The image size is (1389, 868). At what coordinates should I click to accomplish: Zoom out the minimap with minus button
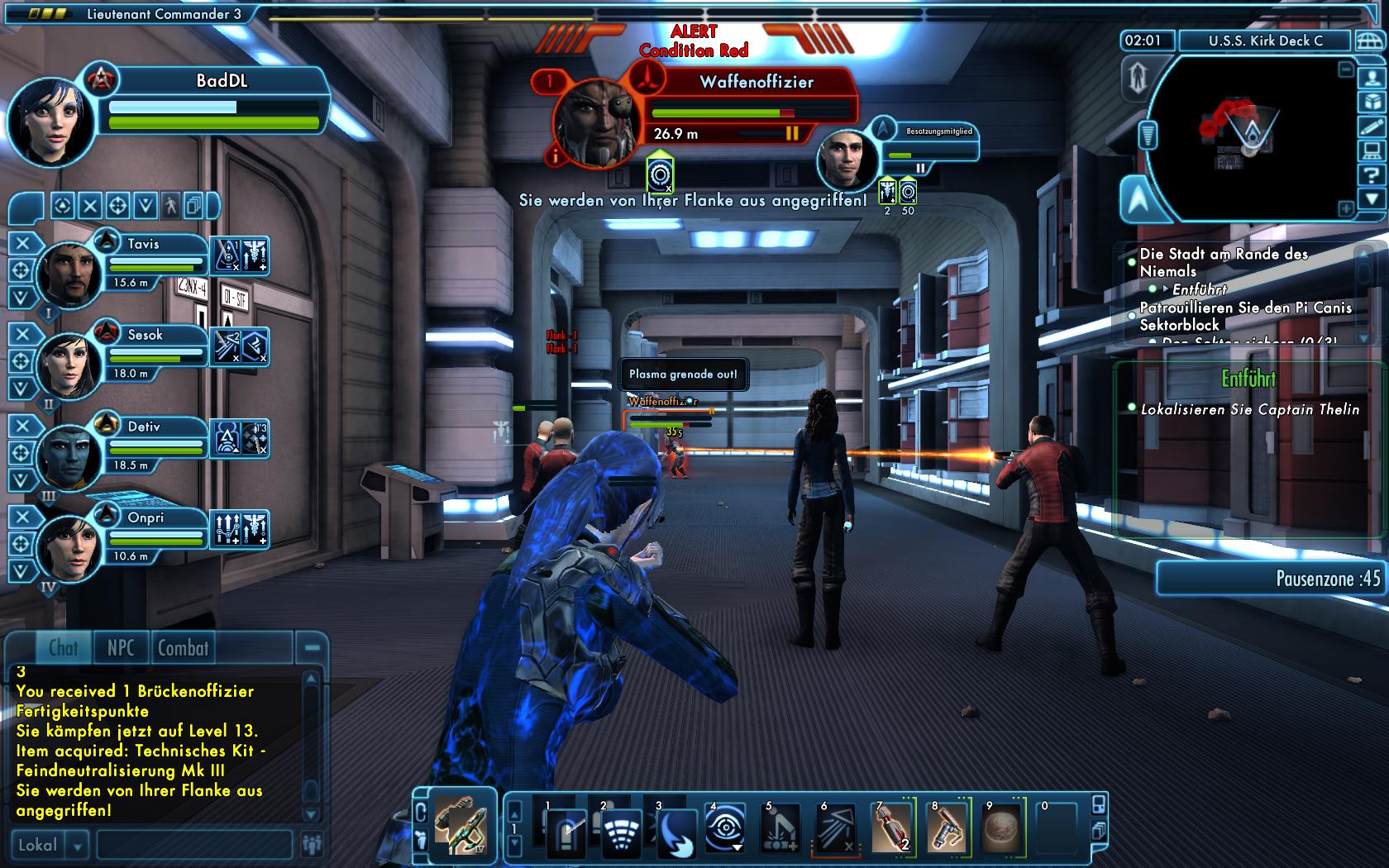click(1346, 71)
